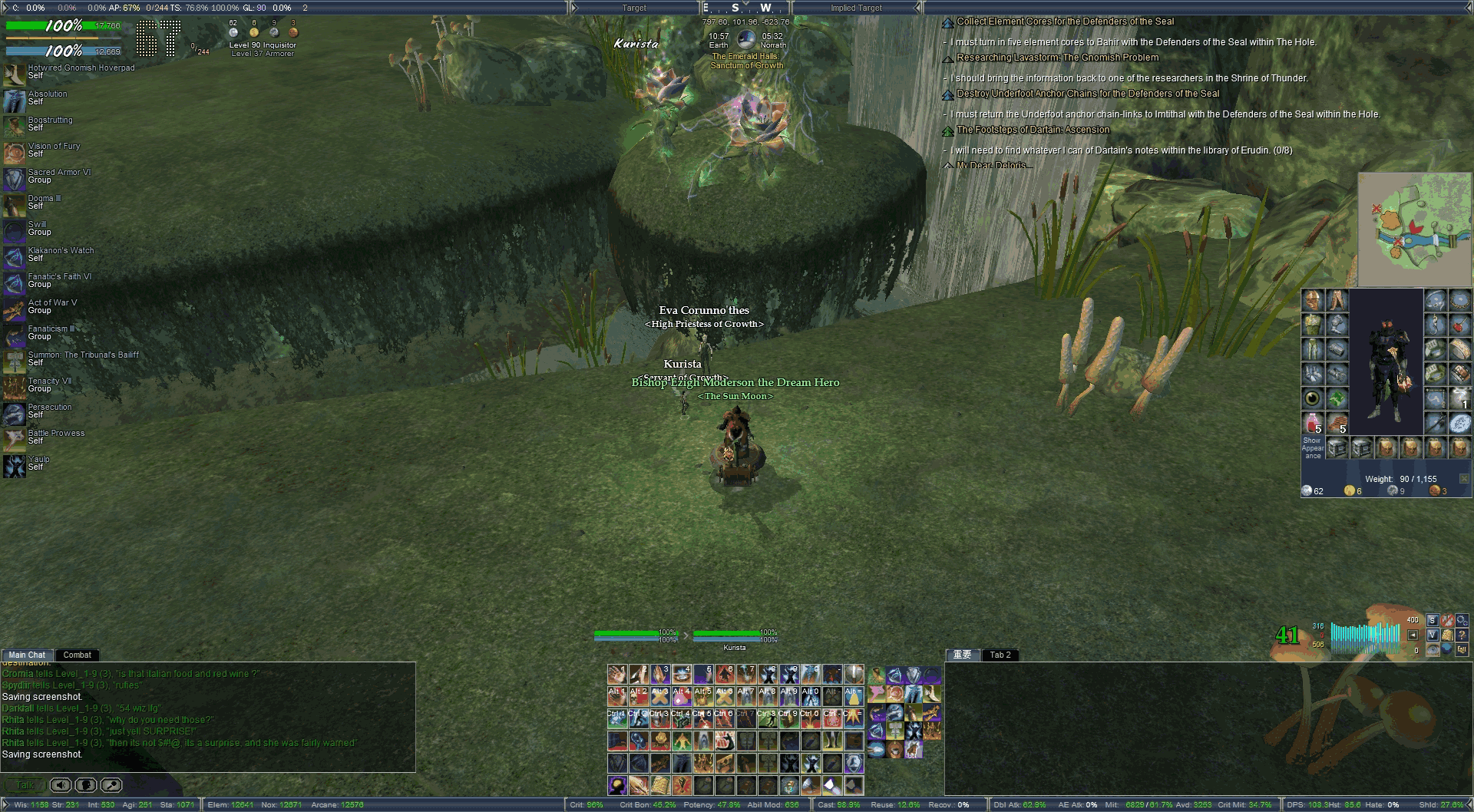Toggle the voice chat speaker button

(x=61, y=785)
